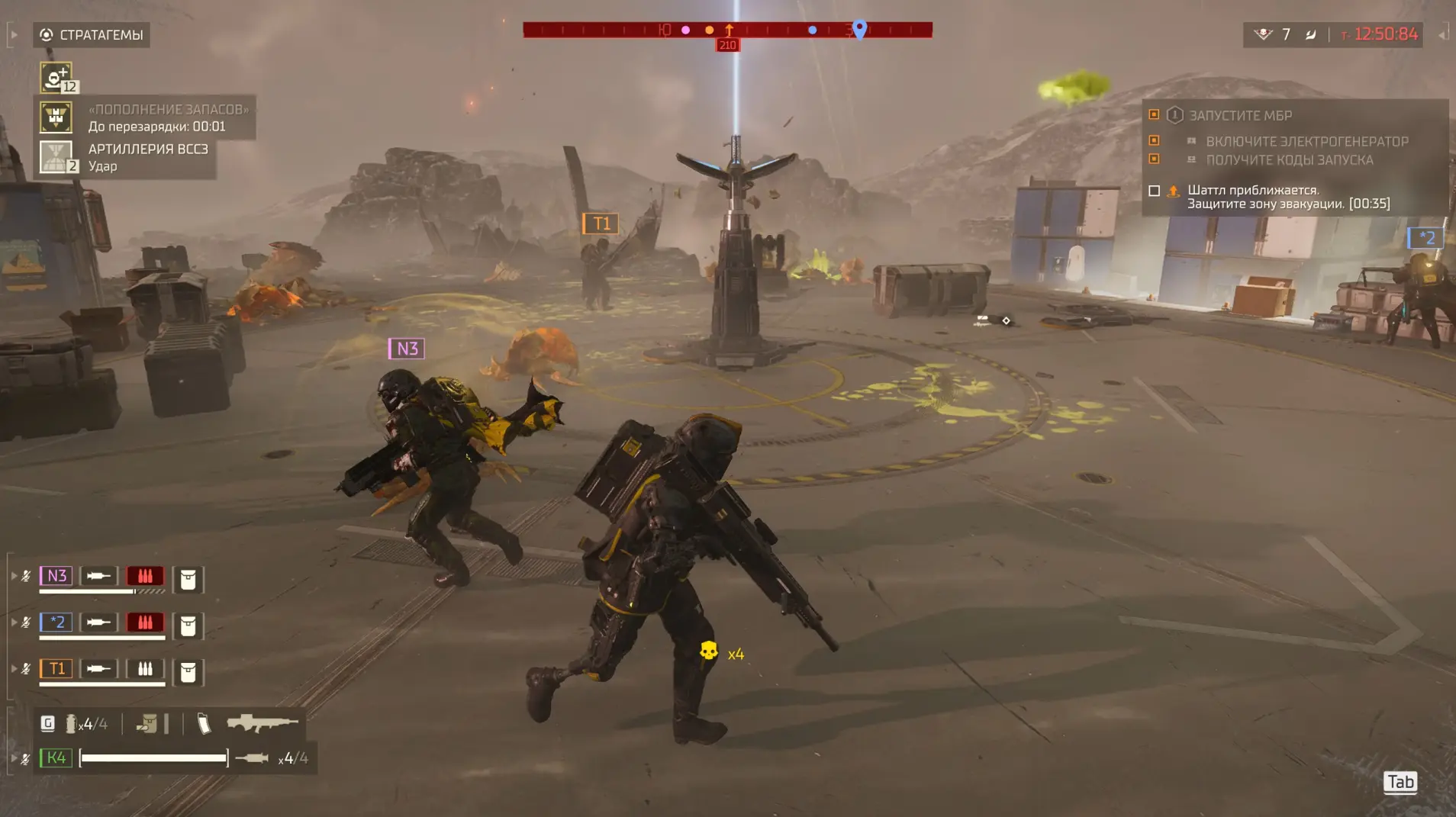Click the blue map marker on compass

[x=859, y=29]
